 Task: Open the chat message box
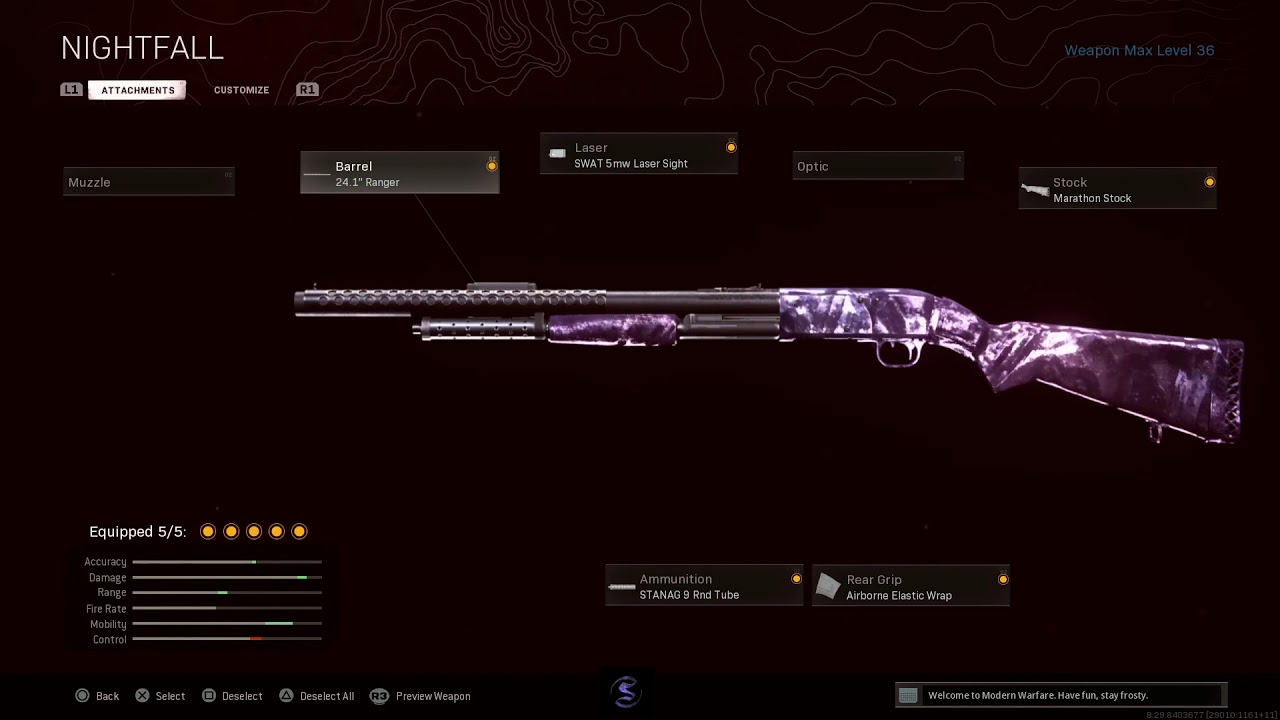(1060, 695)
